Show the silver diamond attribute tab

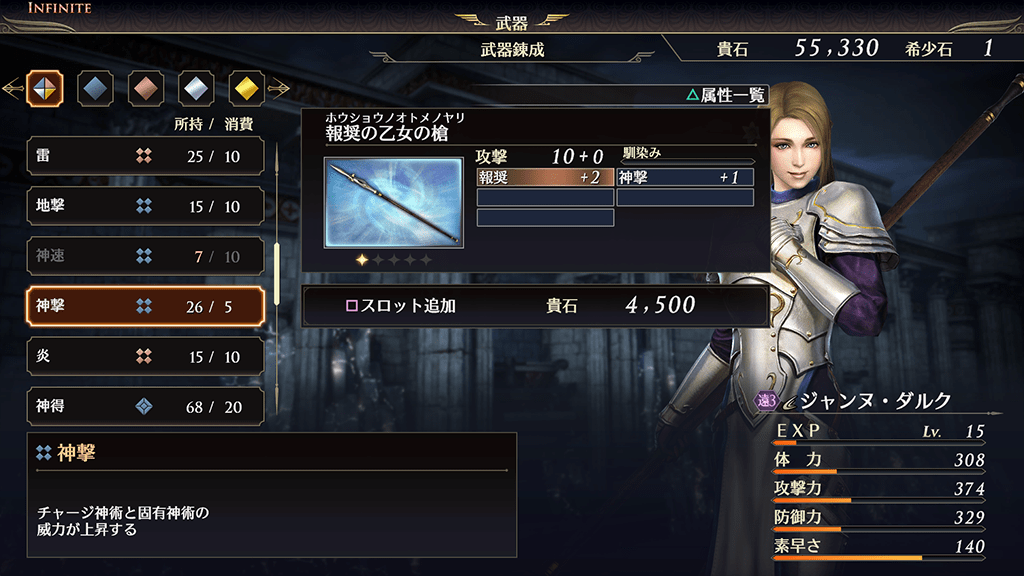coord(196,89)
